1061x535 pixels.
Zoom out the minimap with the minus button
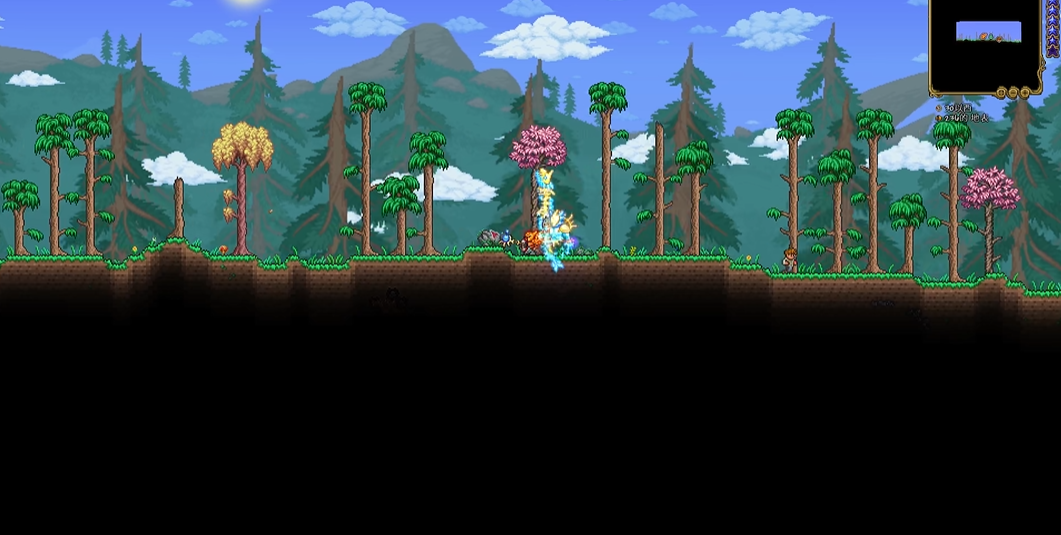pyautogui.click(x=1013, y=93)
